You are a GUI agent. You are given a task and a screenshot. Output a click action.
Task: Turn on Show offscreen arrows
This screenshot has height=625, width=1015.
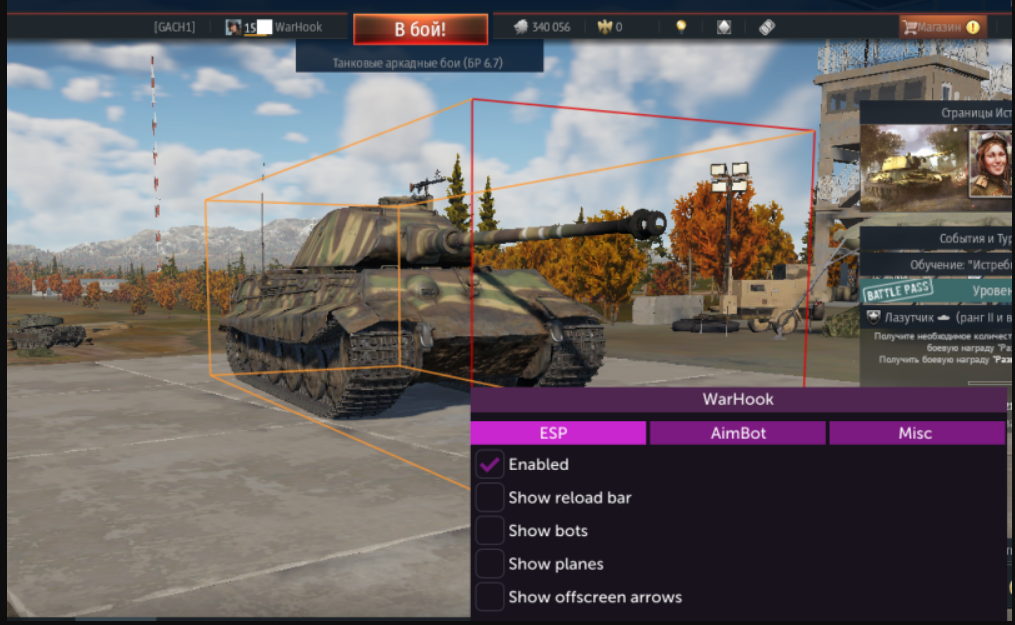490,597
